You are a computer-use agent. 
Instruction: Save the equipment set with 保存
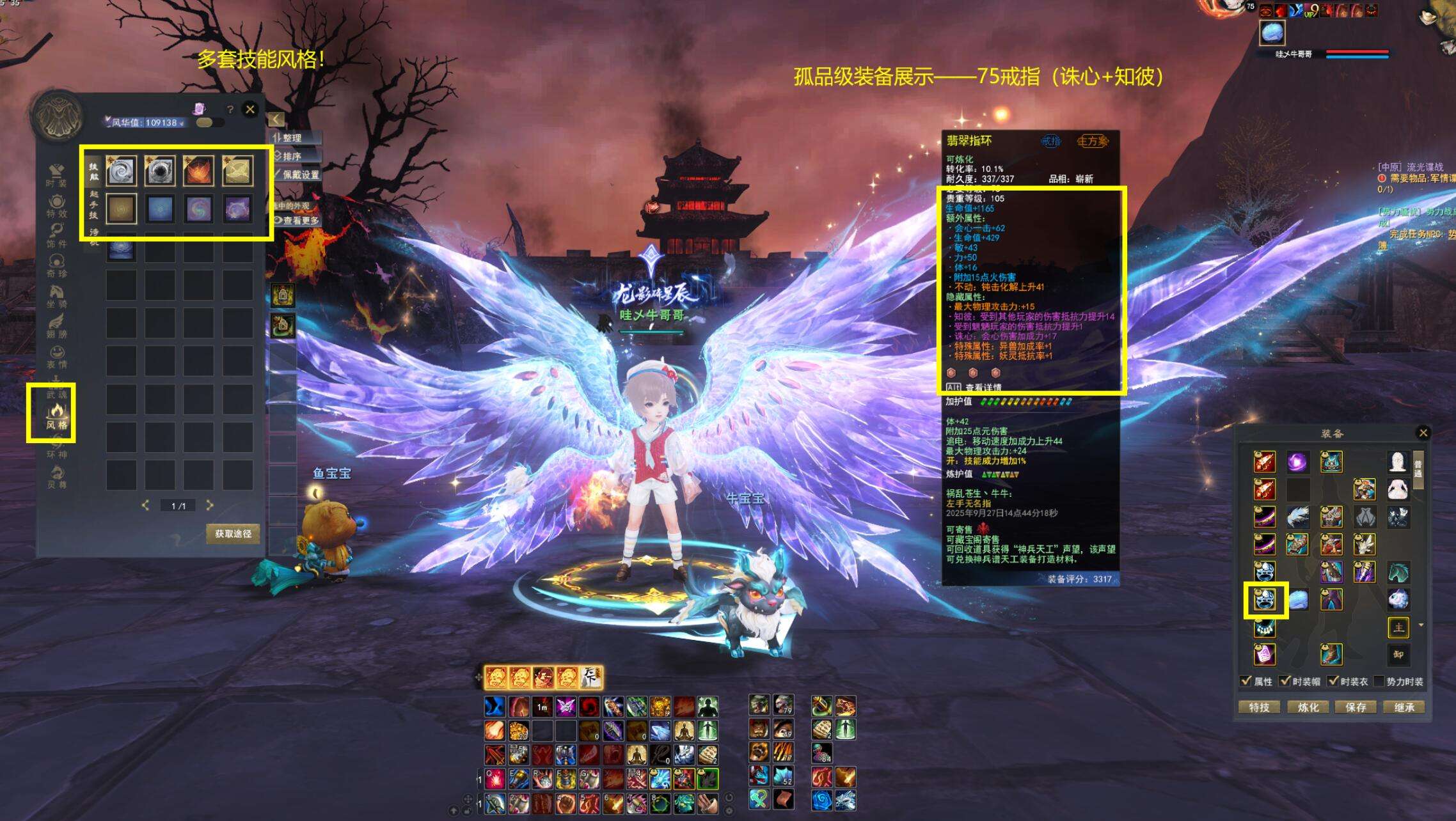1356,707
